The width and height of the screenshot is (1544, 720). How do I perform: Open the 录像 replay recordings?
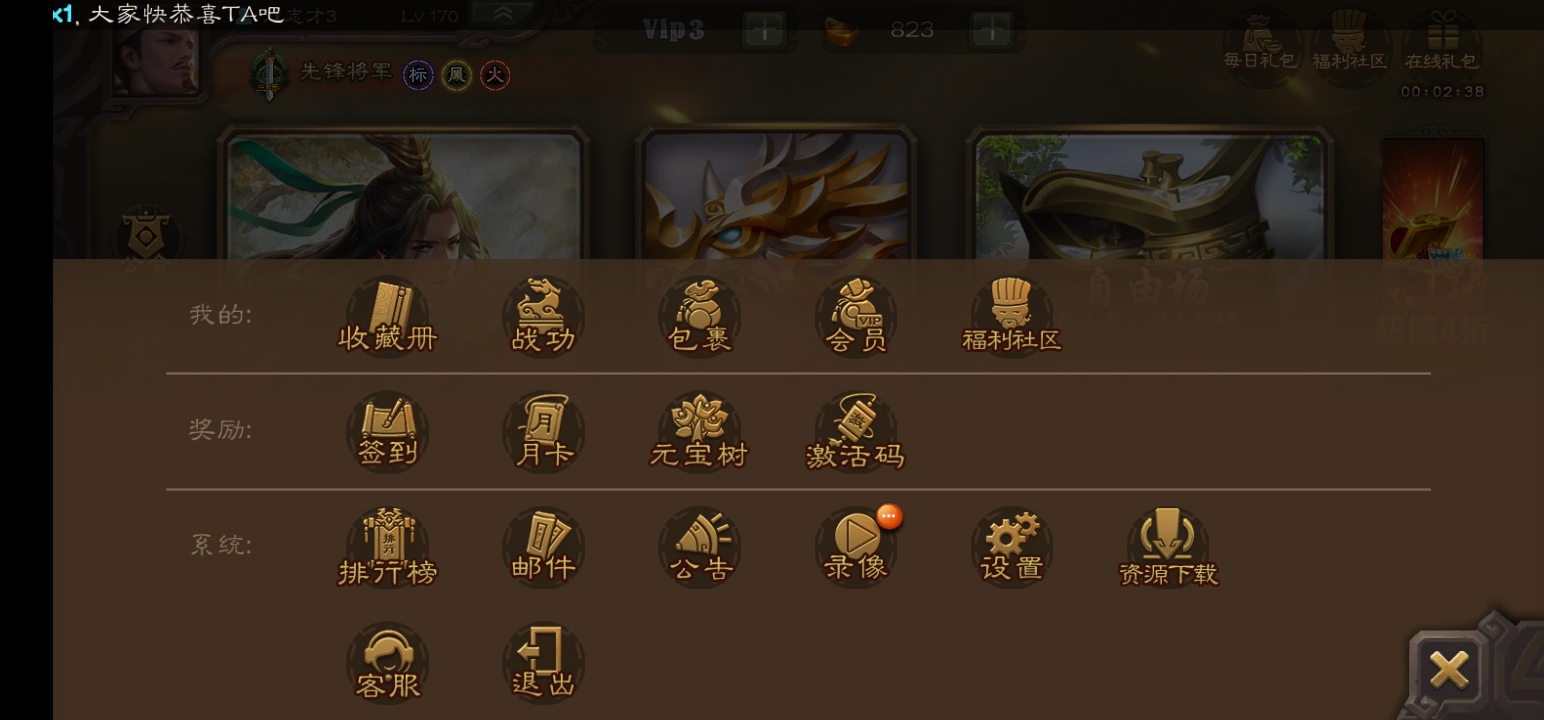click(x=856, y=547)
